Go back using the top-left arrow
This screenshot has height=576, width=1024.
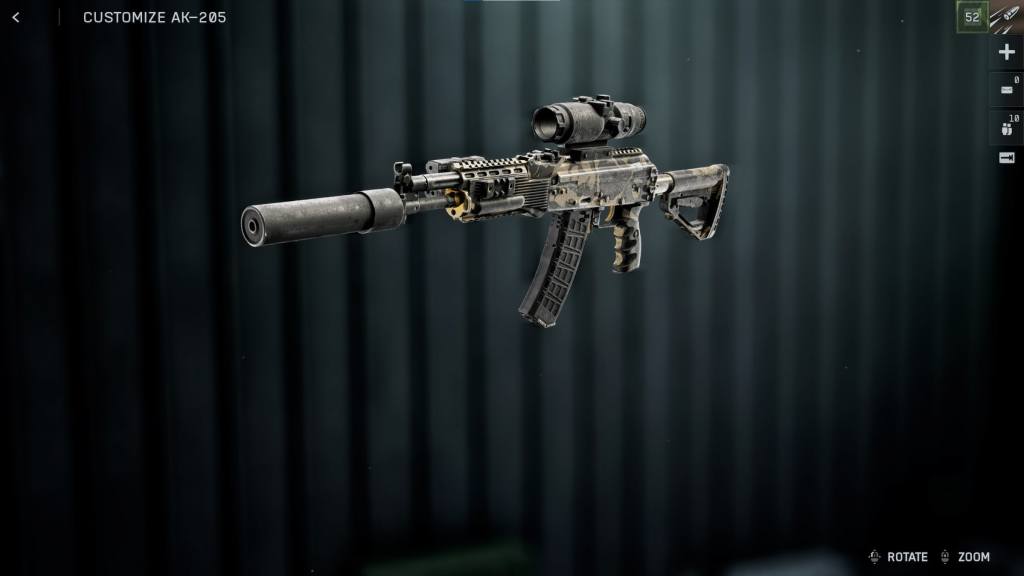tap(15, 17)
